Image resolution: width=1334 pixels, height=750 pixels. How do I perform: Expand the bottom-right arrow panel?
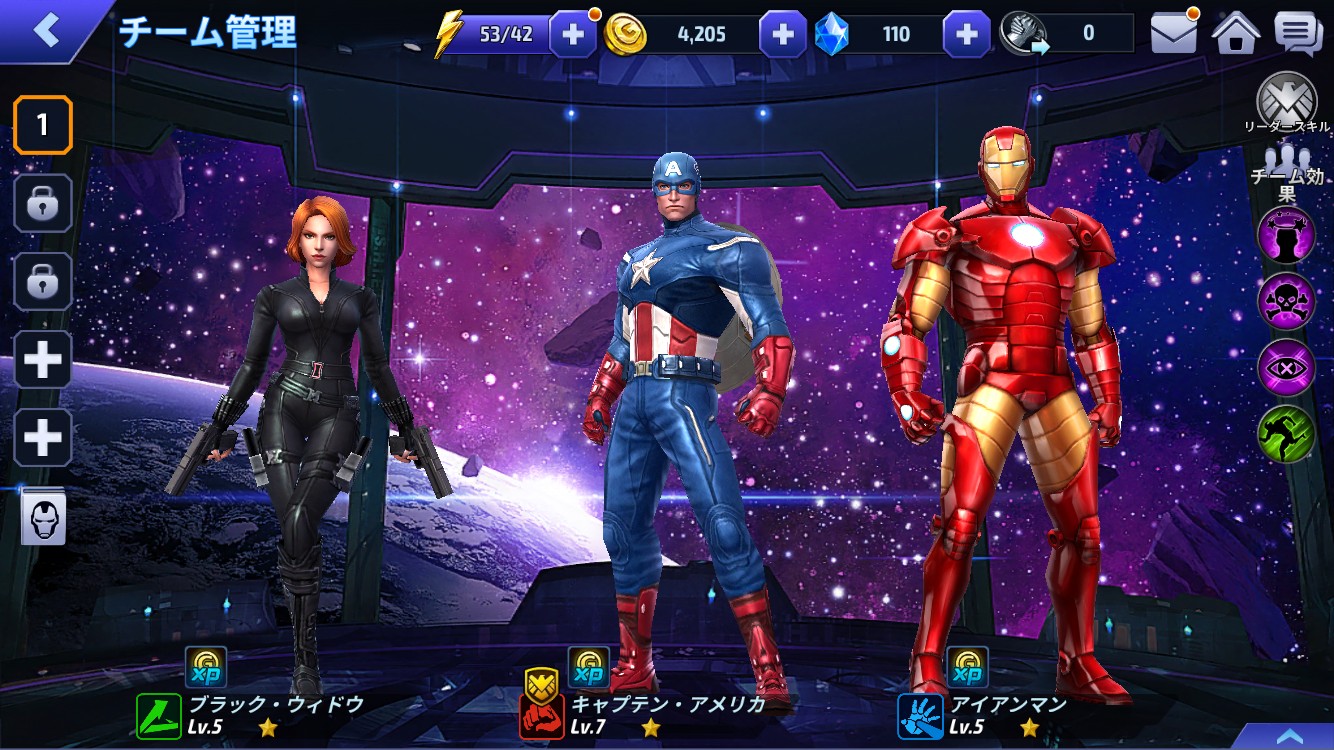[1289, 735]
